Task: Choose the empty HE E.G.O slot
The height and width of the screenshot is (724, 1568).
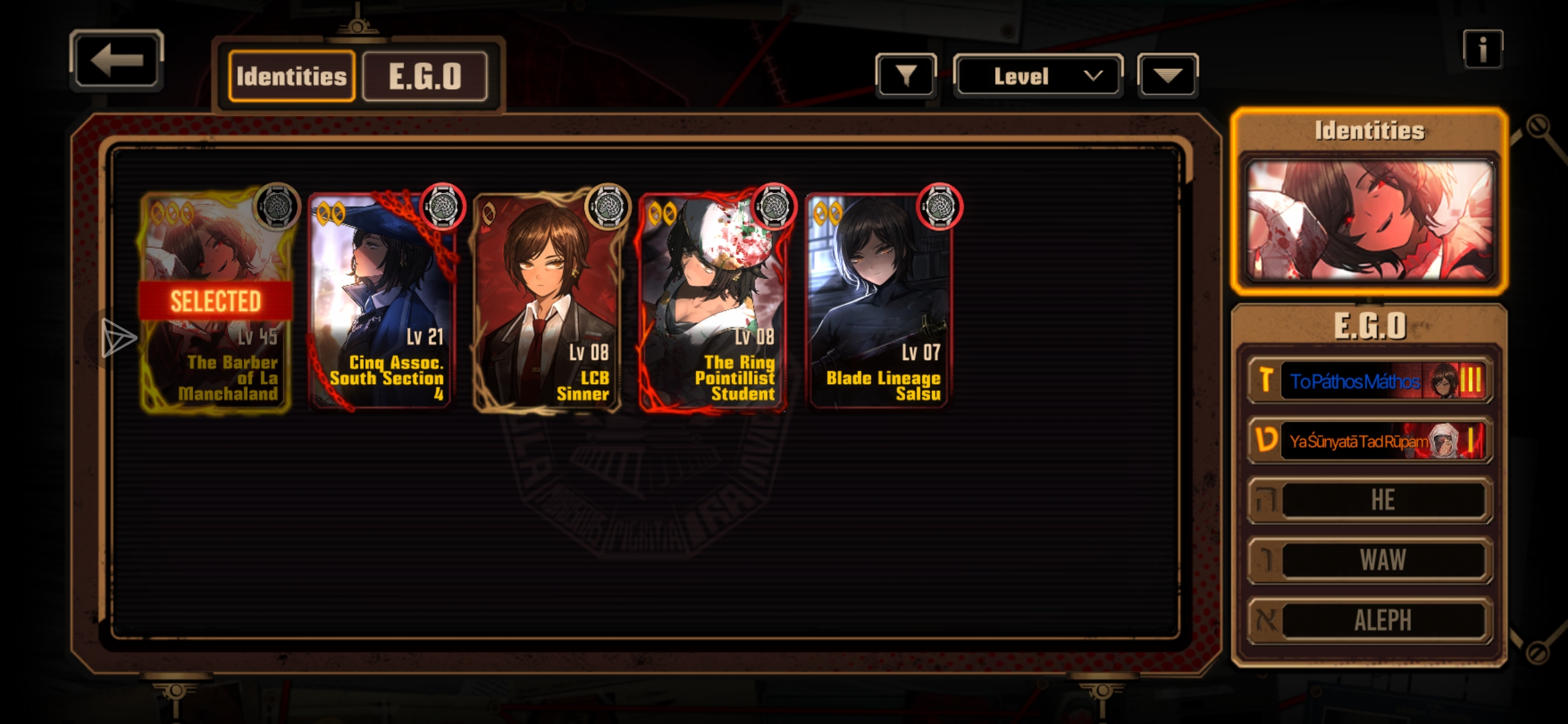Action: (1370, 500)
